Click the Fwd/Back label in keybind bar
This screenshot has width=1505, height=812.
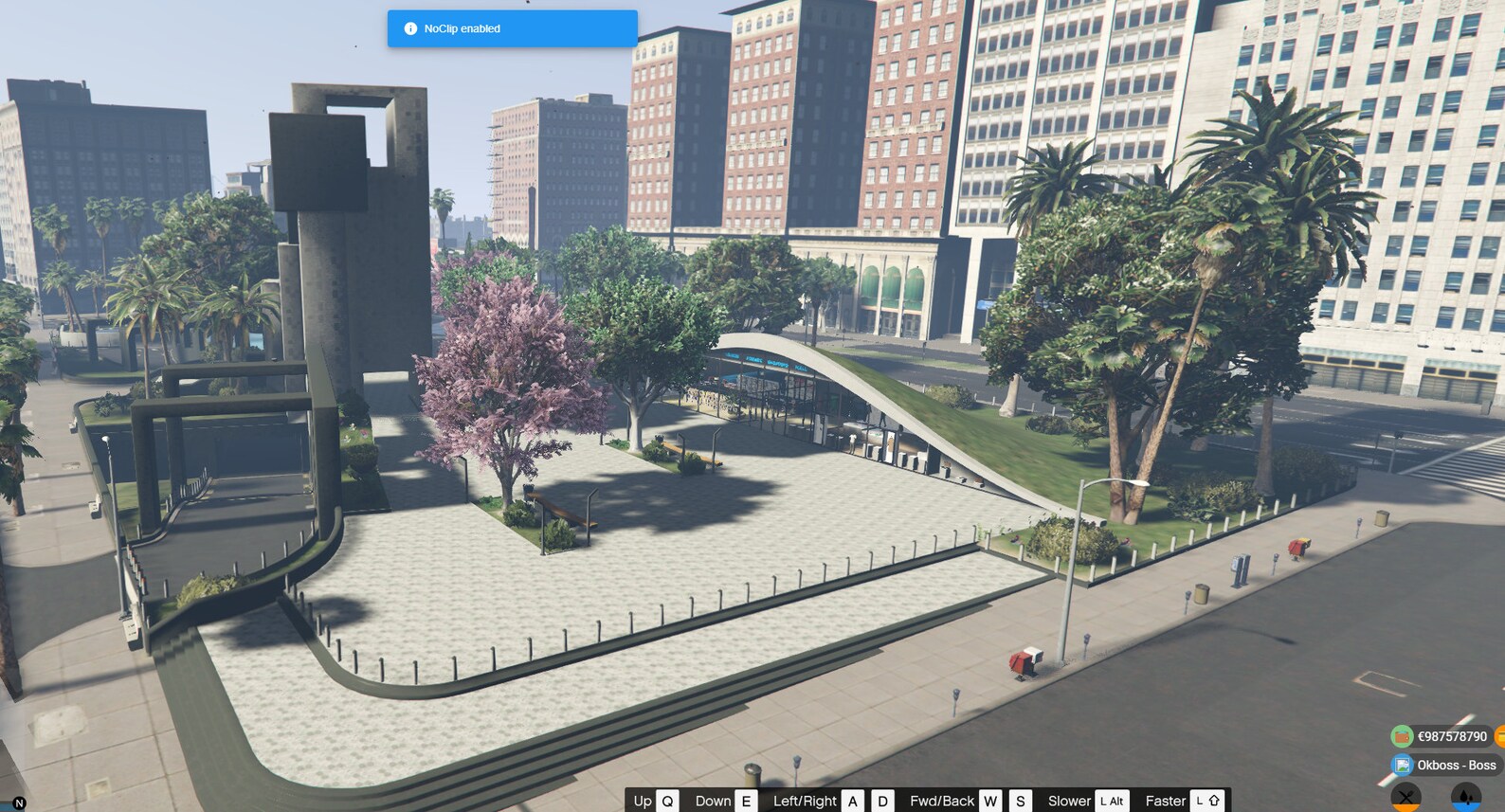(x=943, y=801)
